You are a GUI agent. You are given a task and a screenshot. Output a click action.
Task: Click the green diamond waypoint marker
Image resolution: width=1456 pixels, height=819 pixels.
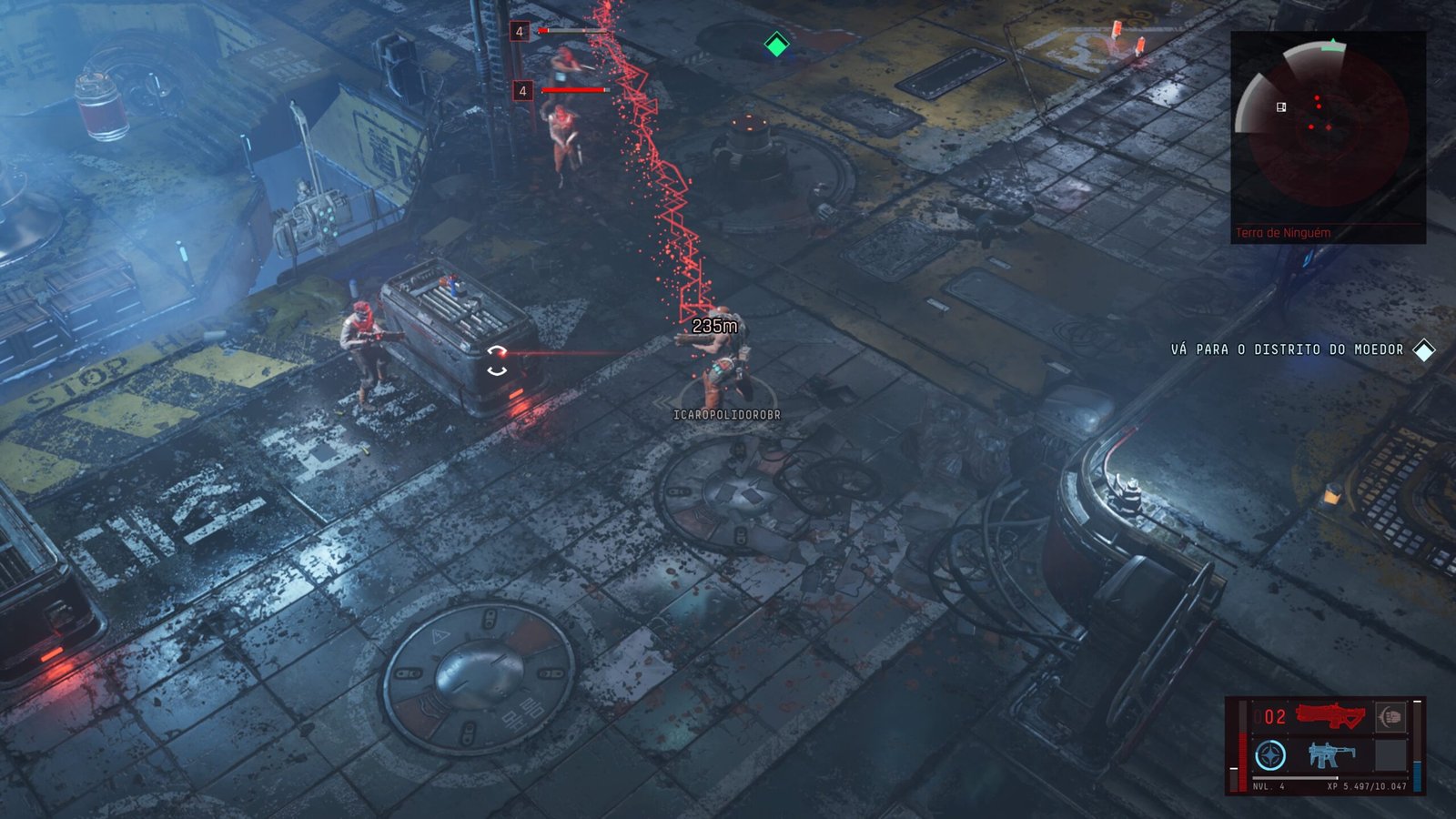[x=776, y=44]
